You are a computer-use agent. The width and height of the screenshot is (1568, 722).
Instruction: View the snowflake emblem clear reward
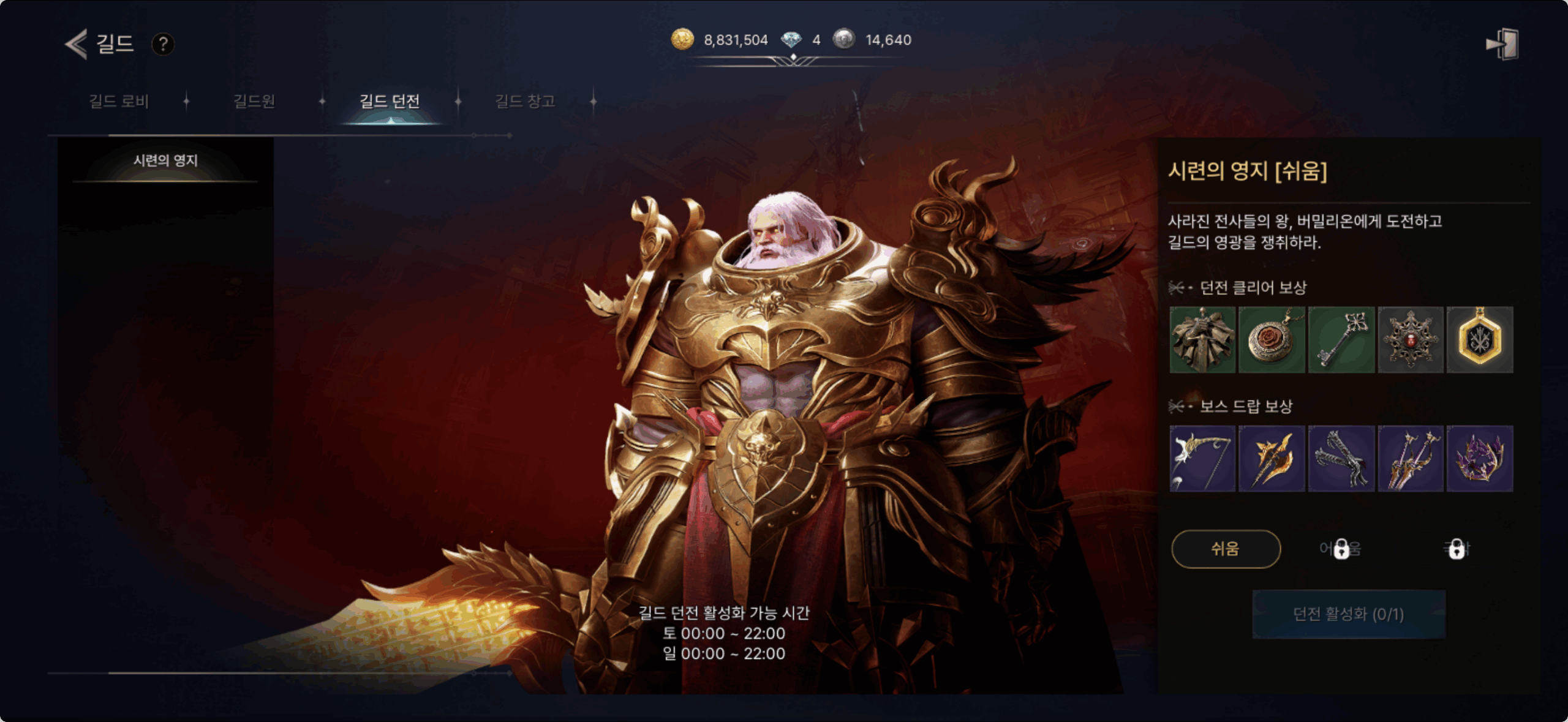1411,340
